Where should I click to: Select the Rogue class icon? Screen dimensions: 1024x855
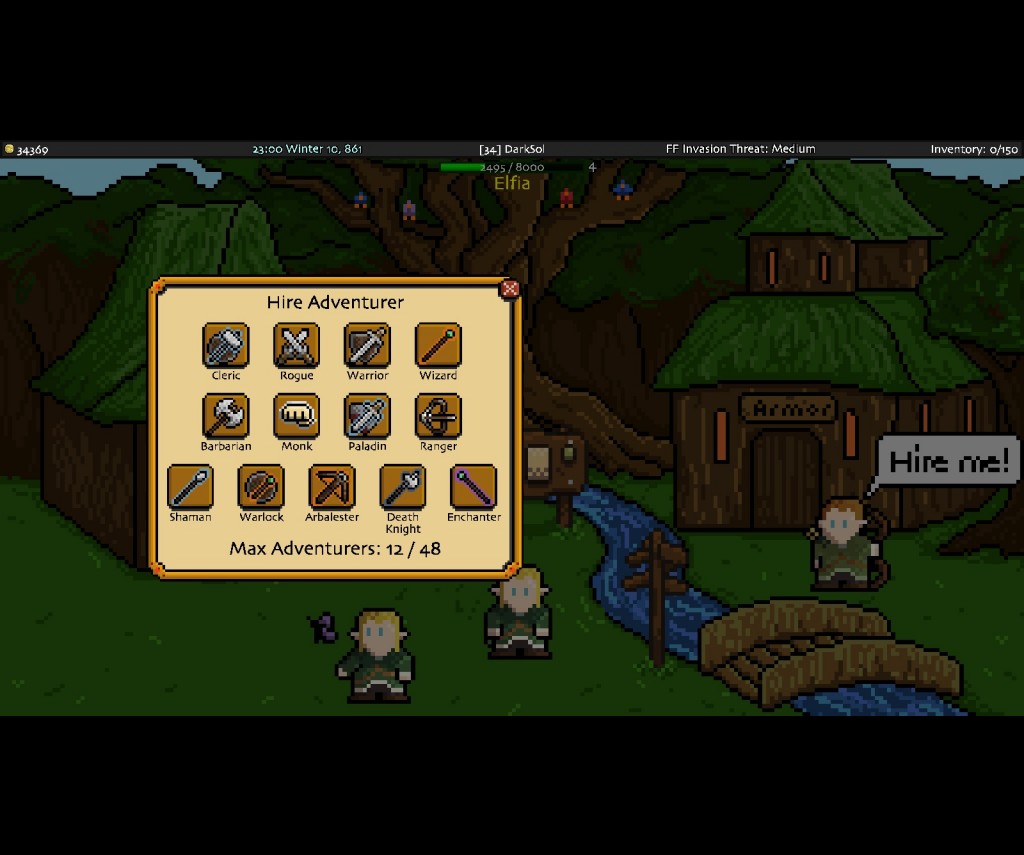pyautogui.click(x=297, y=346)
